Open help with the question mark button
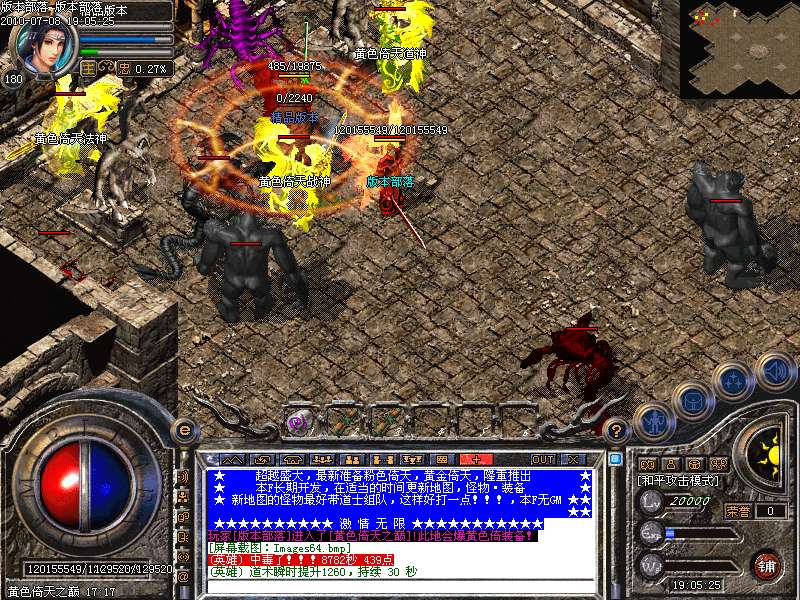 click(x=617, y=429)
